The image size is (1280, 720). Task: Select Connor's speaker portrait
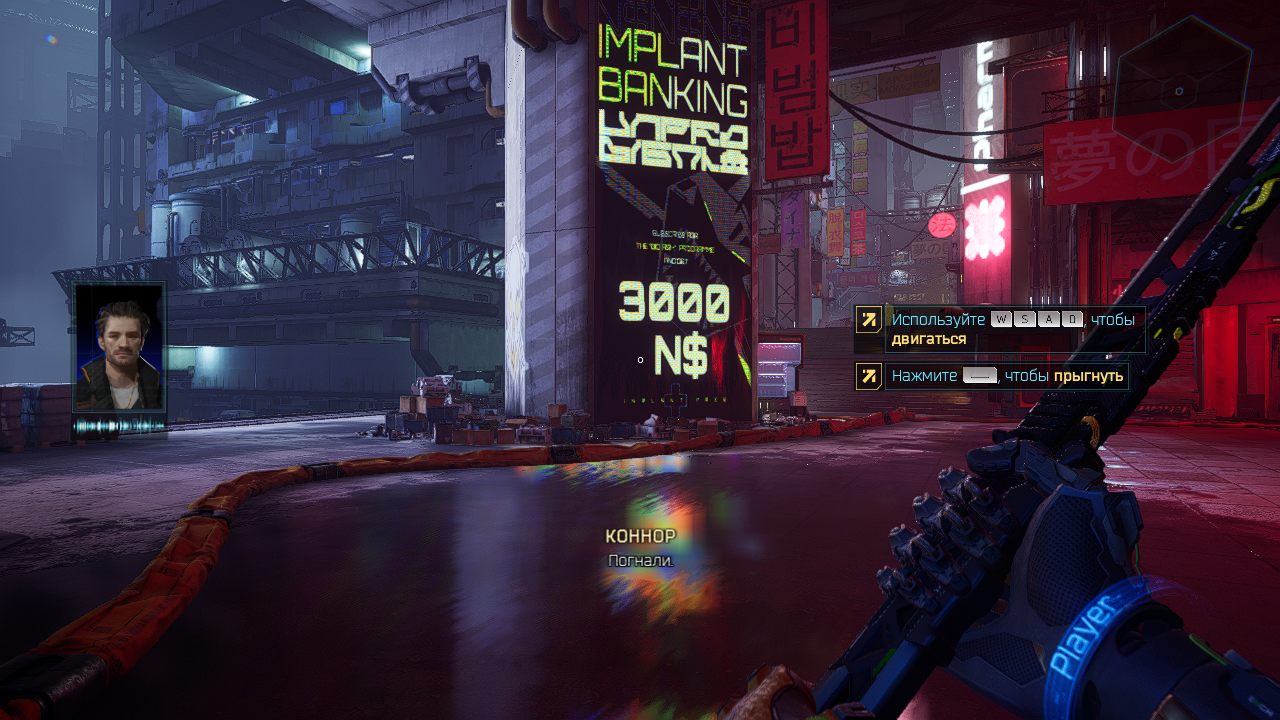[x=120, y=347]
